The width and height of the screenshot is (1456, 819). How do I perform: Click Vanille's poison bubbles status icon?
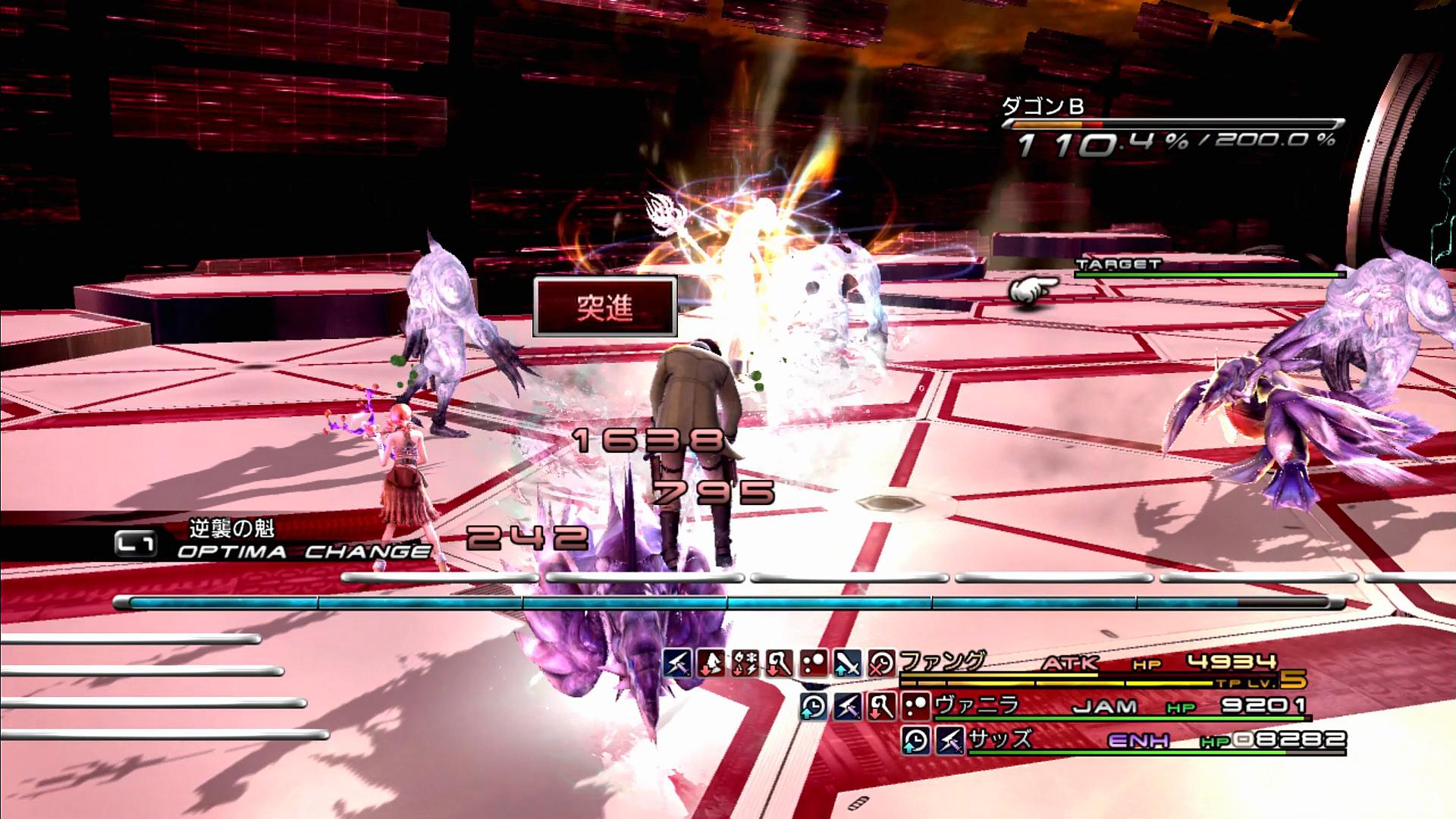[917, 707]
